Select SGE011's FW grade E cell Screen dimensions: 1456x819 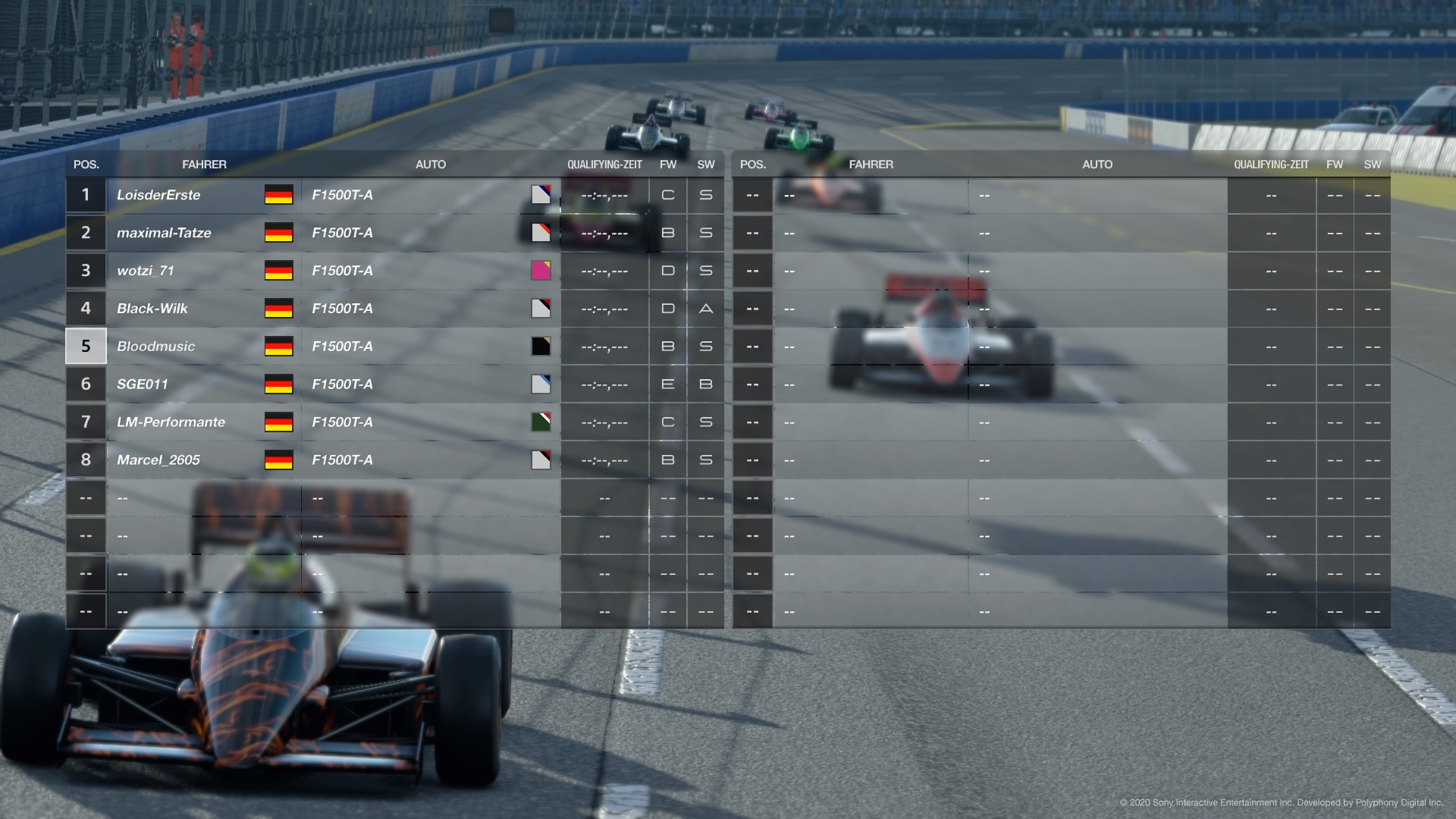667,384
